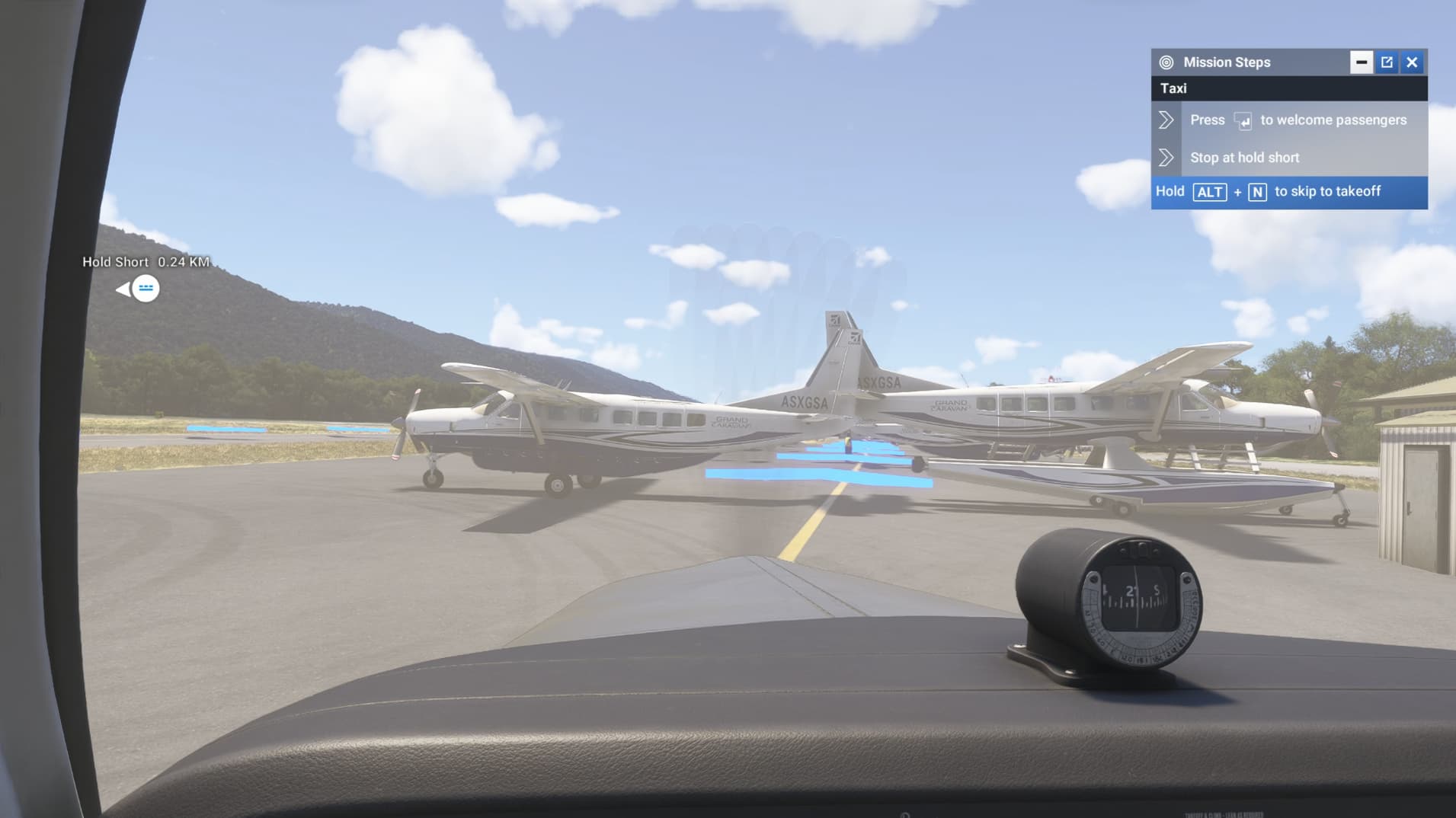
Task: Toggle the Hold Short distance label
Action: tap(147, 262)
